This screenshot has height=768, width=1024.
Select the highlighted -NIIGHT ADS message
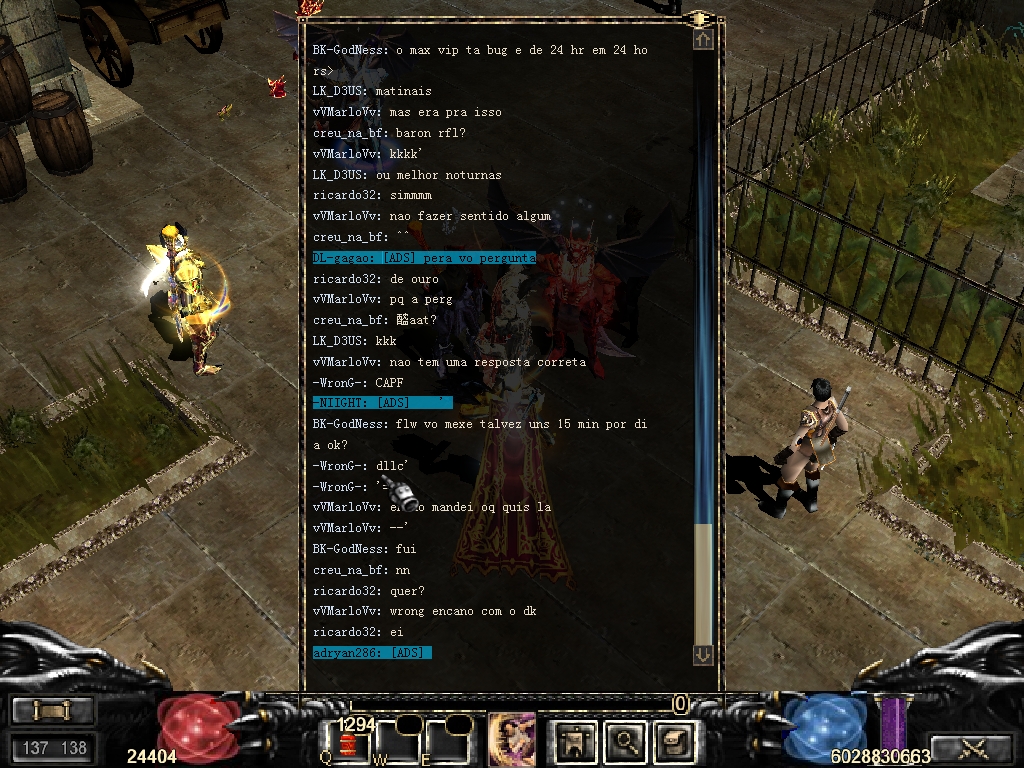coord(382,403)
